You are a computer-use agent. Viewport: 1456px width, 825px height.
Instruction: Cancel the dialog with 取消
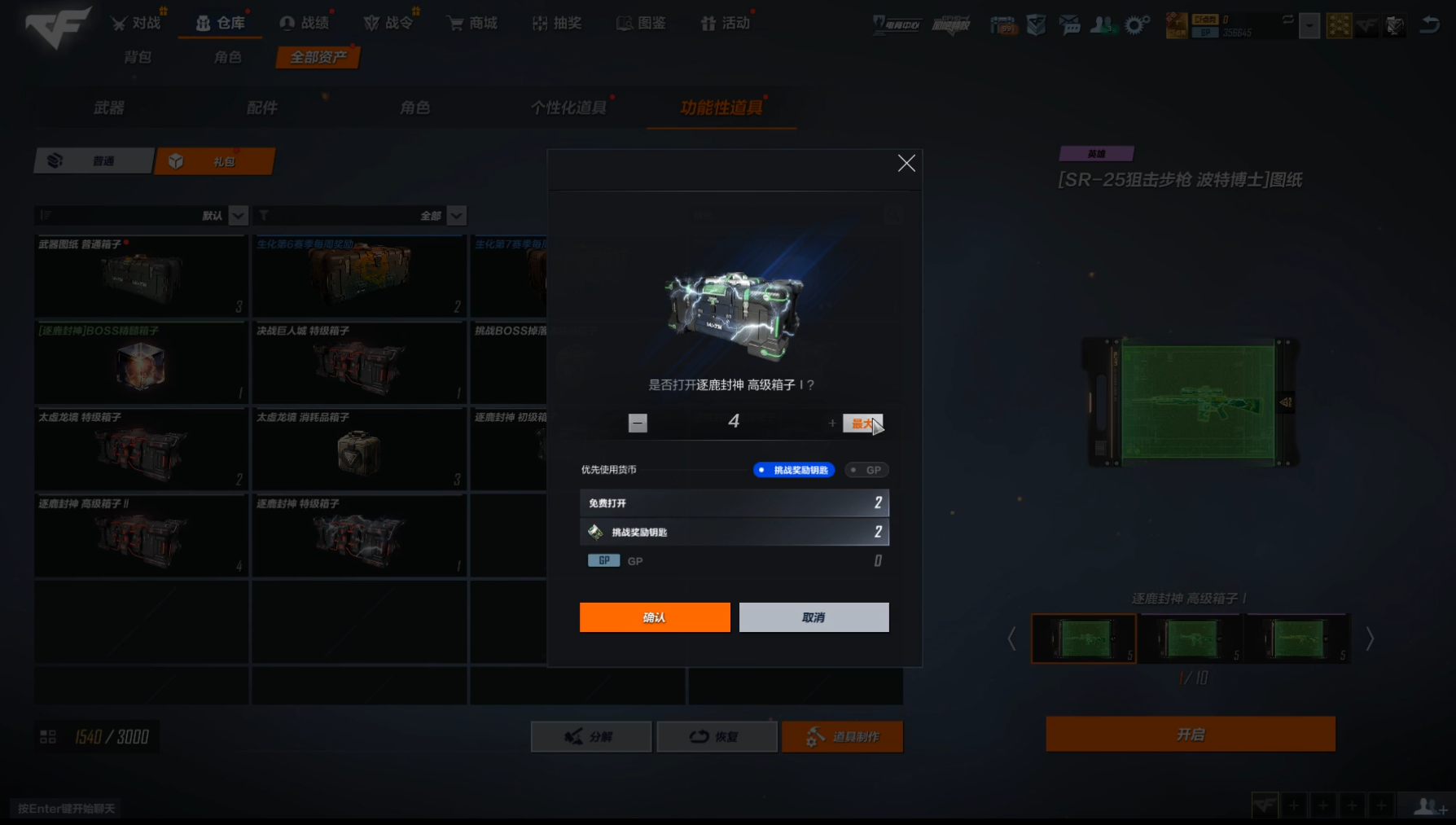(x=814, y=617)
